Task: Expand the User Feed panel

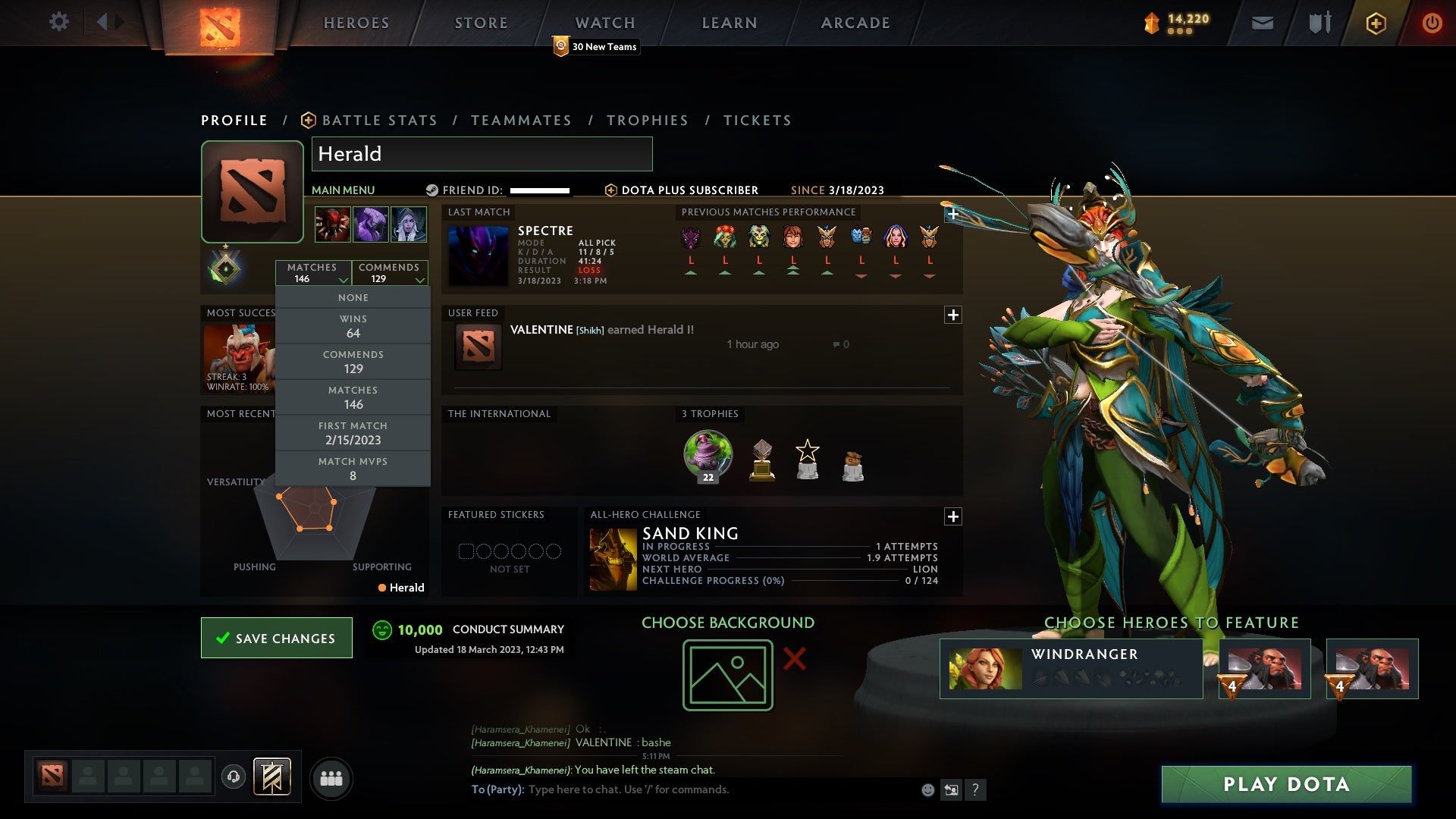Action: (x=953, y=313)
